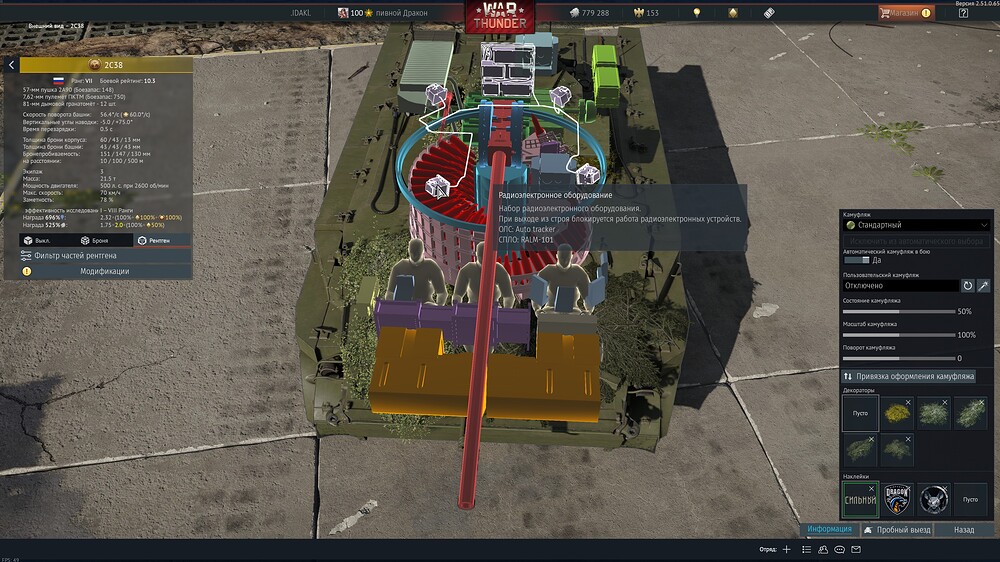Choose the СИЛЬНЫЙ decal slot

[x=859, y=498]
